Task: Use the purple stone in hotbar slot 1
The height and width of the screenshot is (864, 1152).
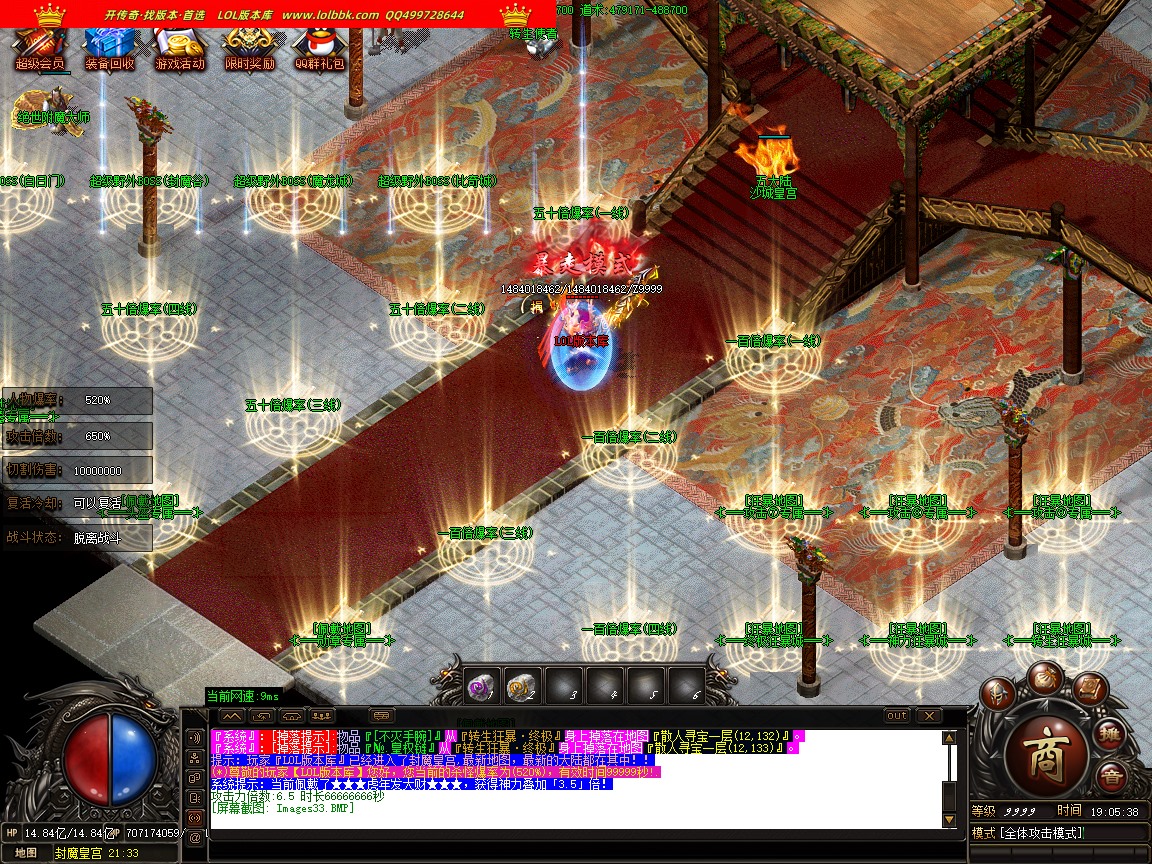Action: (x=483, y=686)
